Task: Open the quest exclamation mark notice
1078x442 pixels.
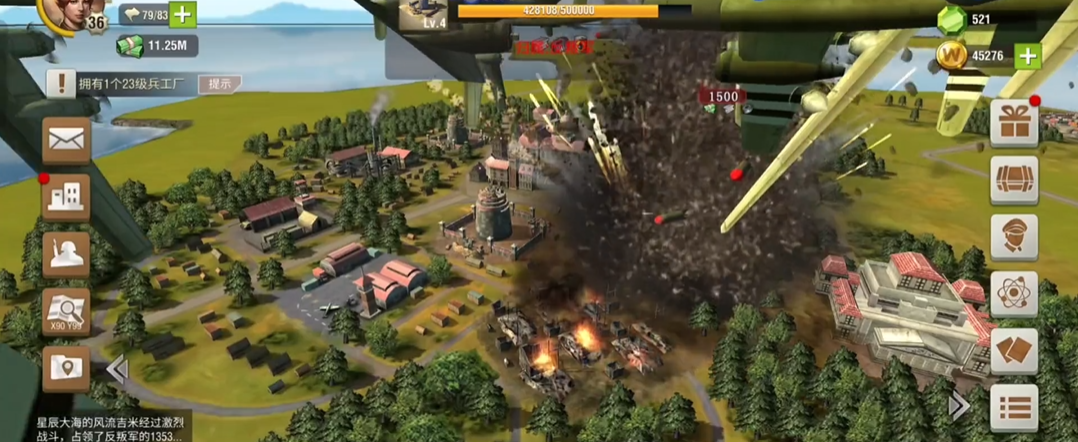Action: click(x=59, y=84)
